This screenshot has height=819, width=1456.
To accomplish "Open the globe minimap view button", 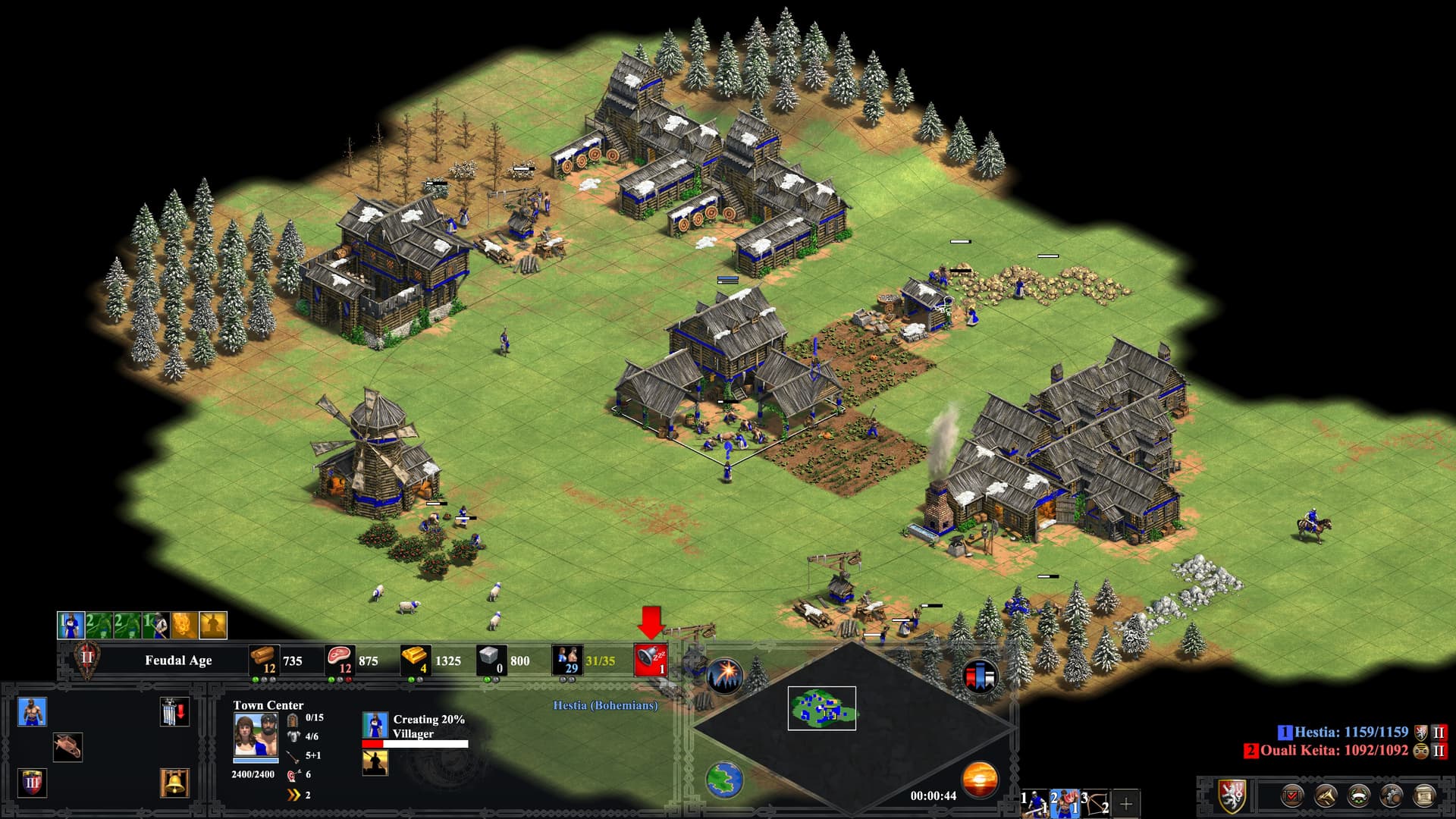I will [x=724, y=780].
